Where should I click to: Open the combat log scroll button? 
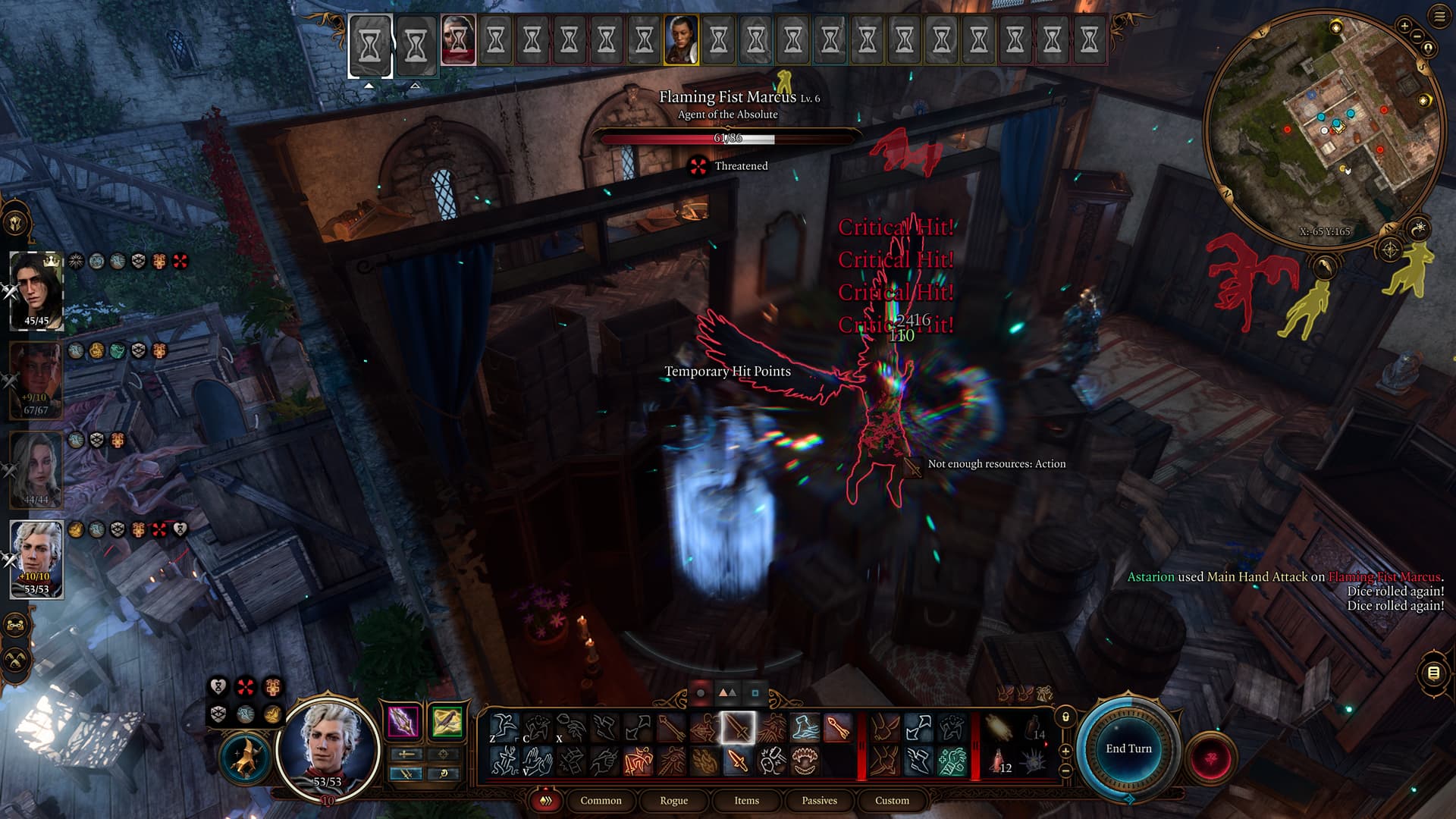point(1433,673)
